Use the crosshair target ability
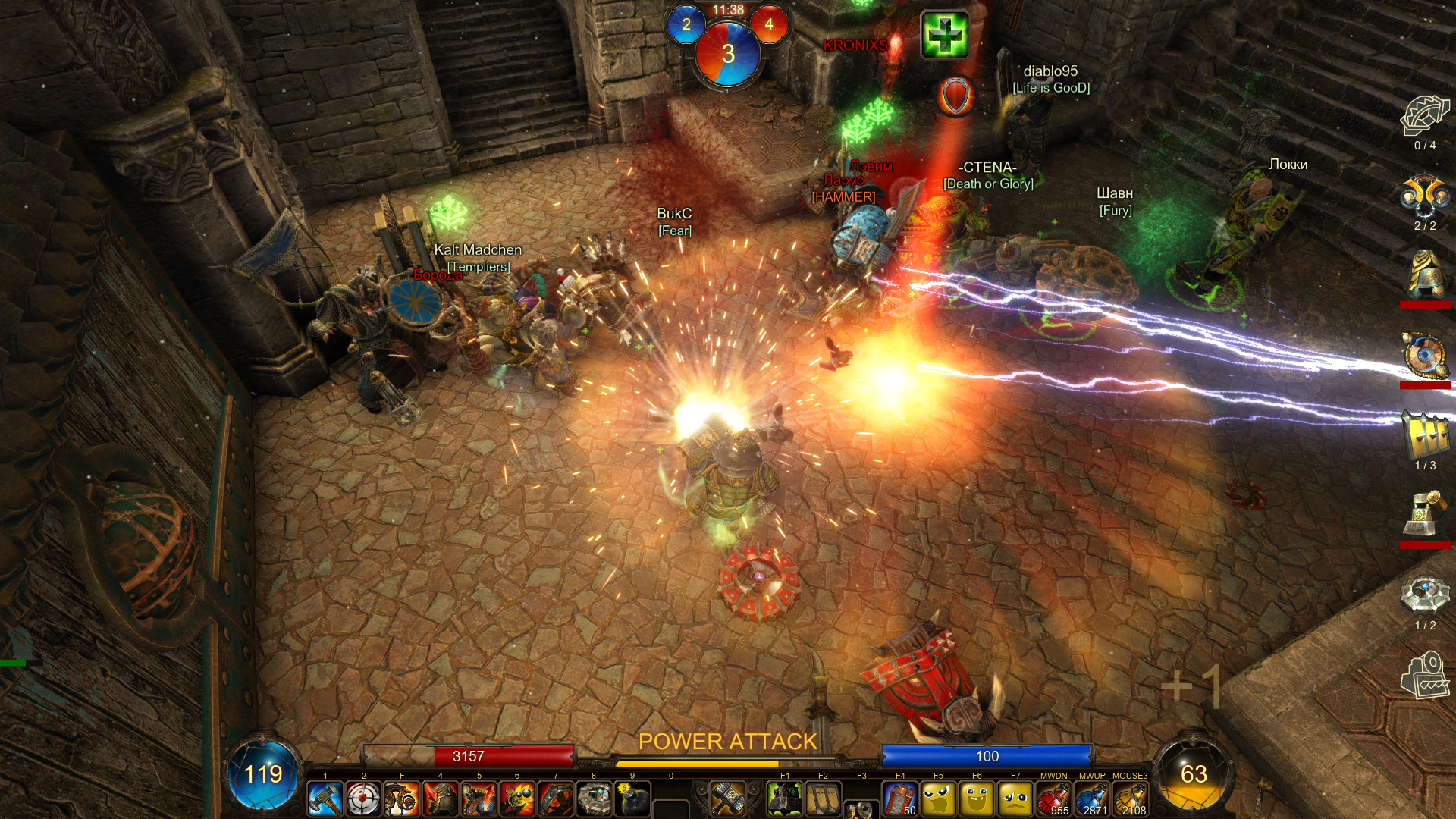This screenshot has width=1456, height=819. pos(364,799)
